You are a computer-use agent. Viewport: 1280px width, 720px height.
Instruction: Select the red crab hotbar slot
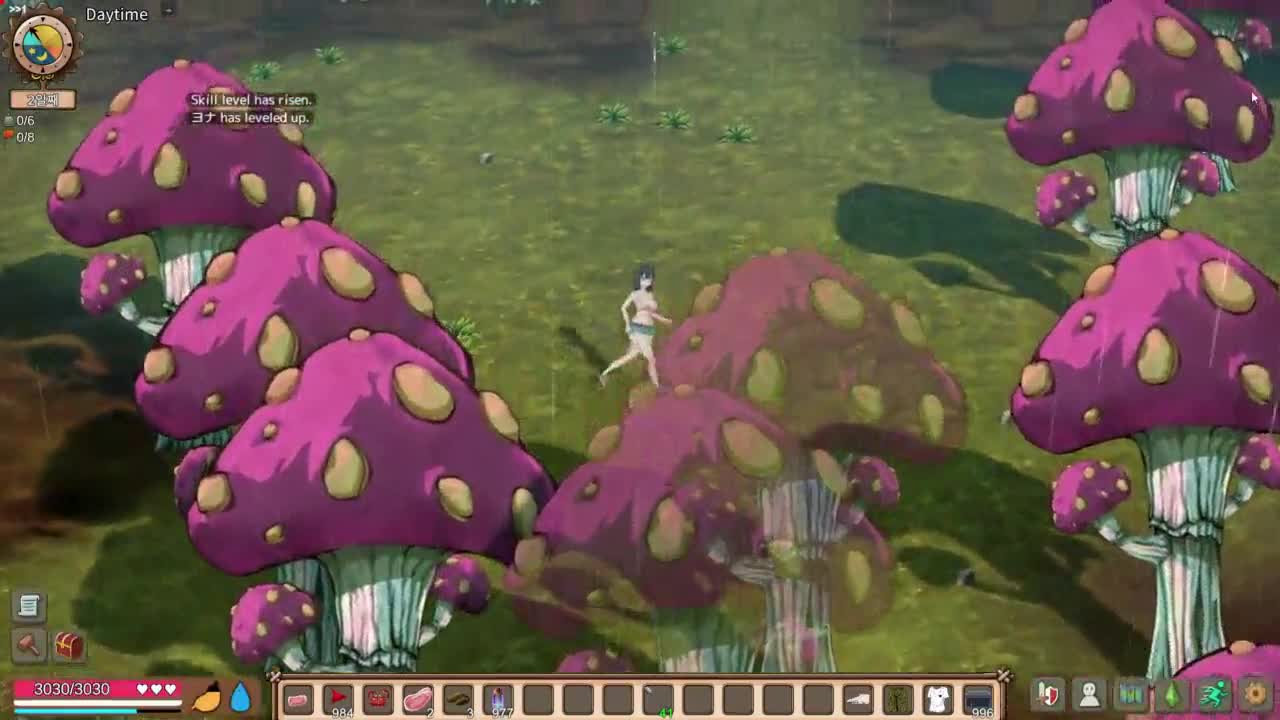pos(378,699)
